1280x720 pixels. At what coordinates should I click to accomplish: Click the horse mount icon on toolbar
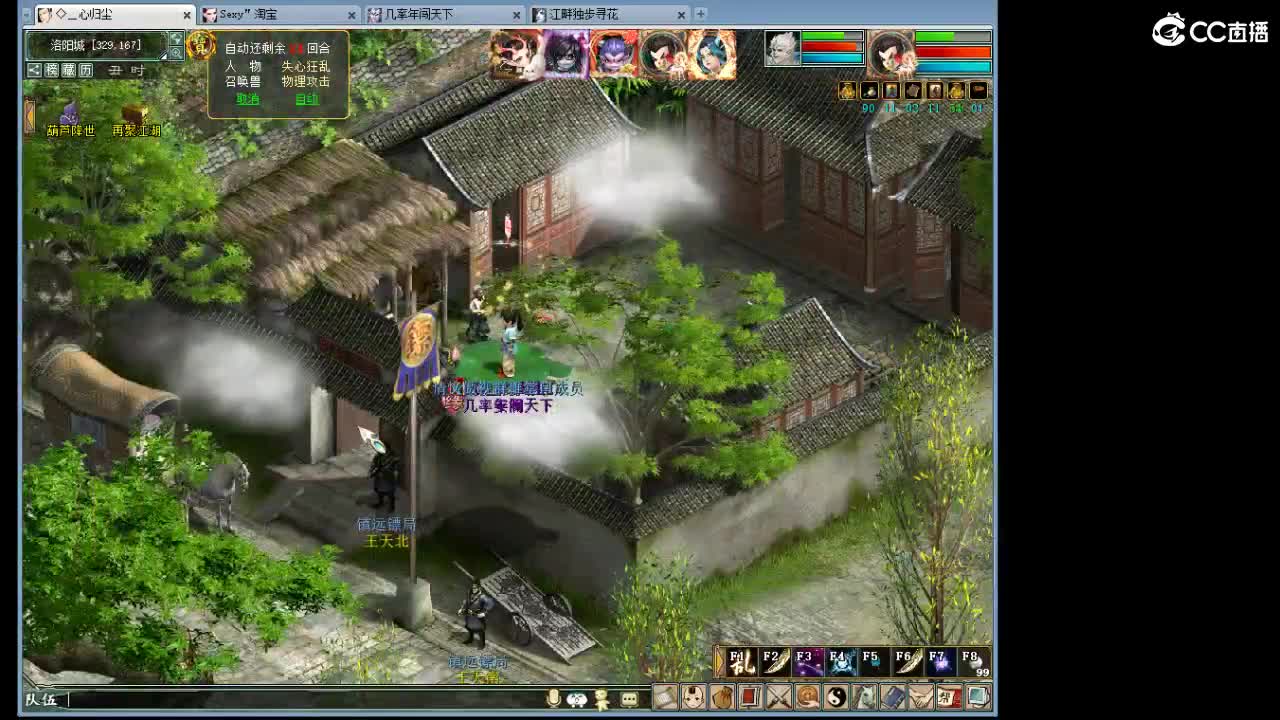(863, 700)
